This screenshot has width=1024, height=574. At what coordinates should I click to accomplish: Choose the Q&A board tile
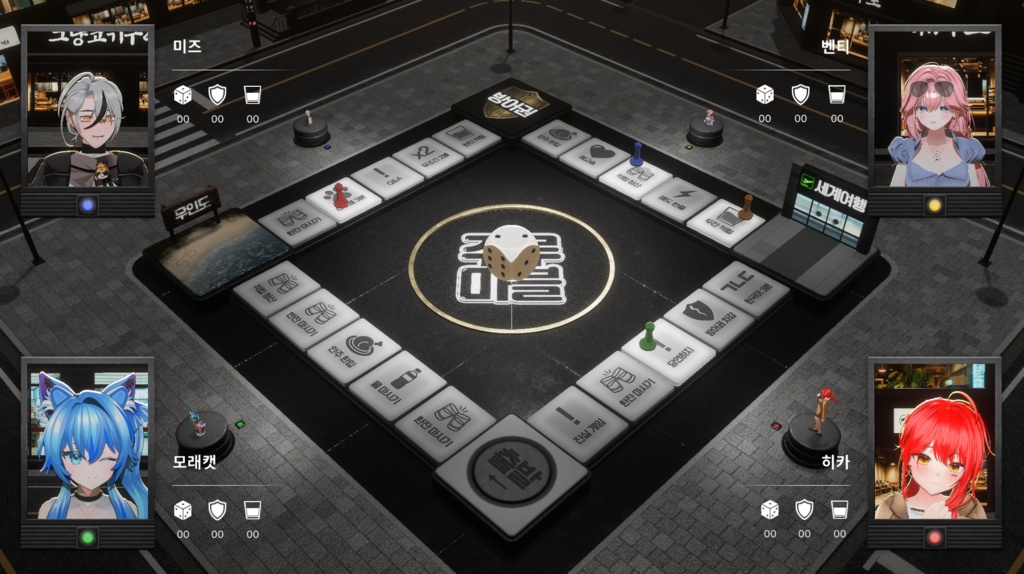pyautogui.click(x=386, y=178)
